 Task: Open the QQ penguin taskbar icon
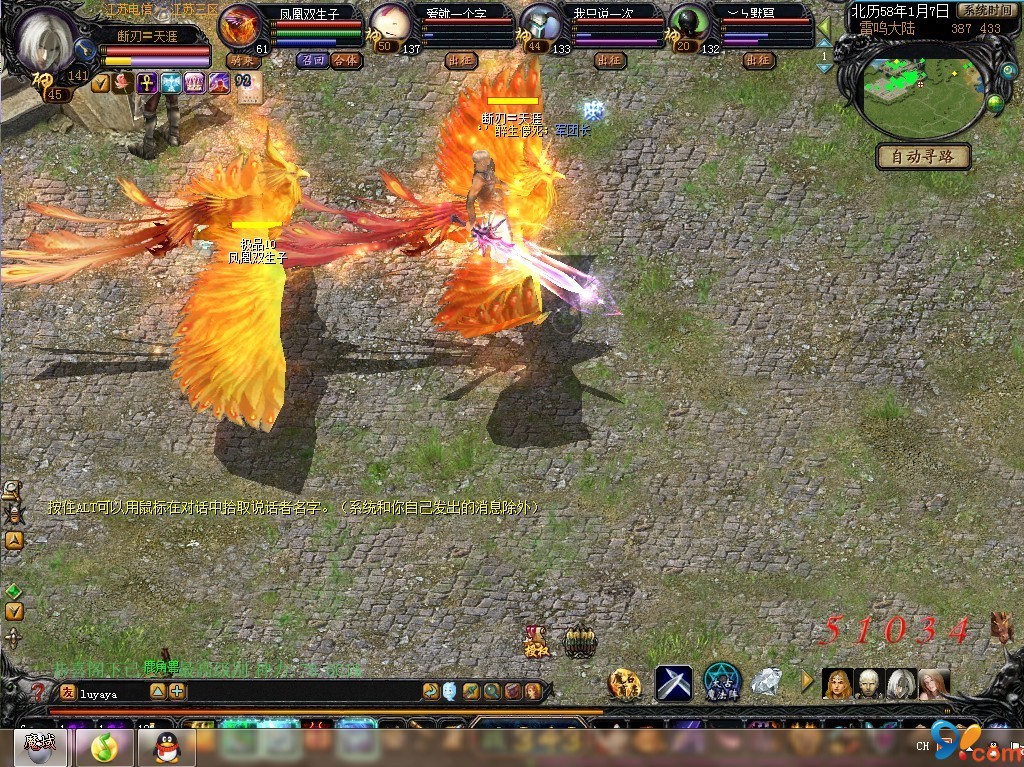click(166, 745)
